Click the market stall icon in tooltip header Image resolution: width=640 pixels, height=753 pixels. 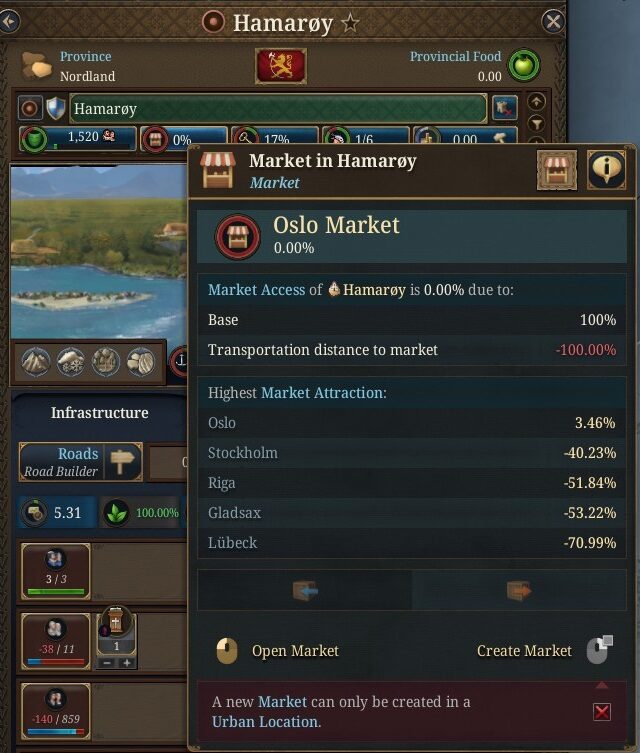pyautogui.click(x=556, y=170)
